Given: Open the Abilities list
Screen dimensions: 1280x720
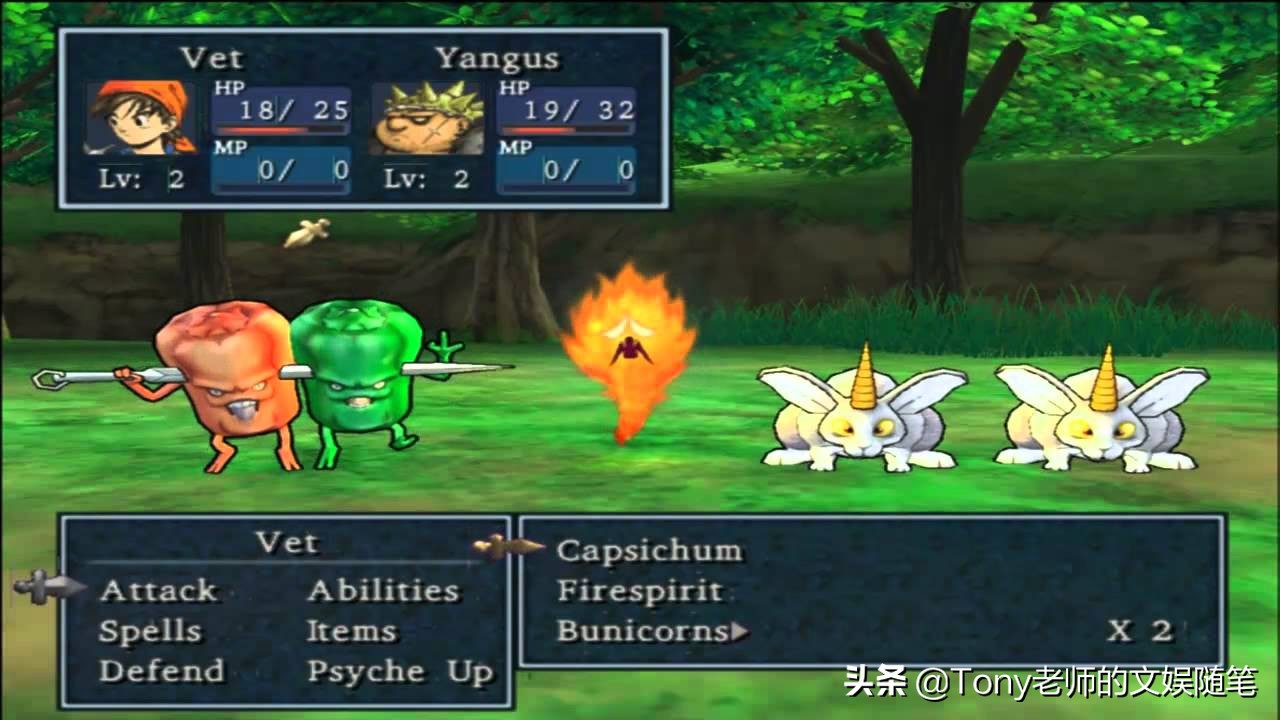Looking at the screenshot, I should coord(383,591).
